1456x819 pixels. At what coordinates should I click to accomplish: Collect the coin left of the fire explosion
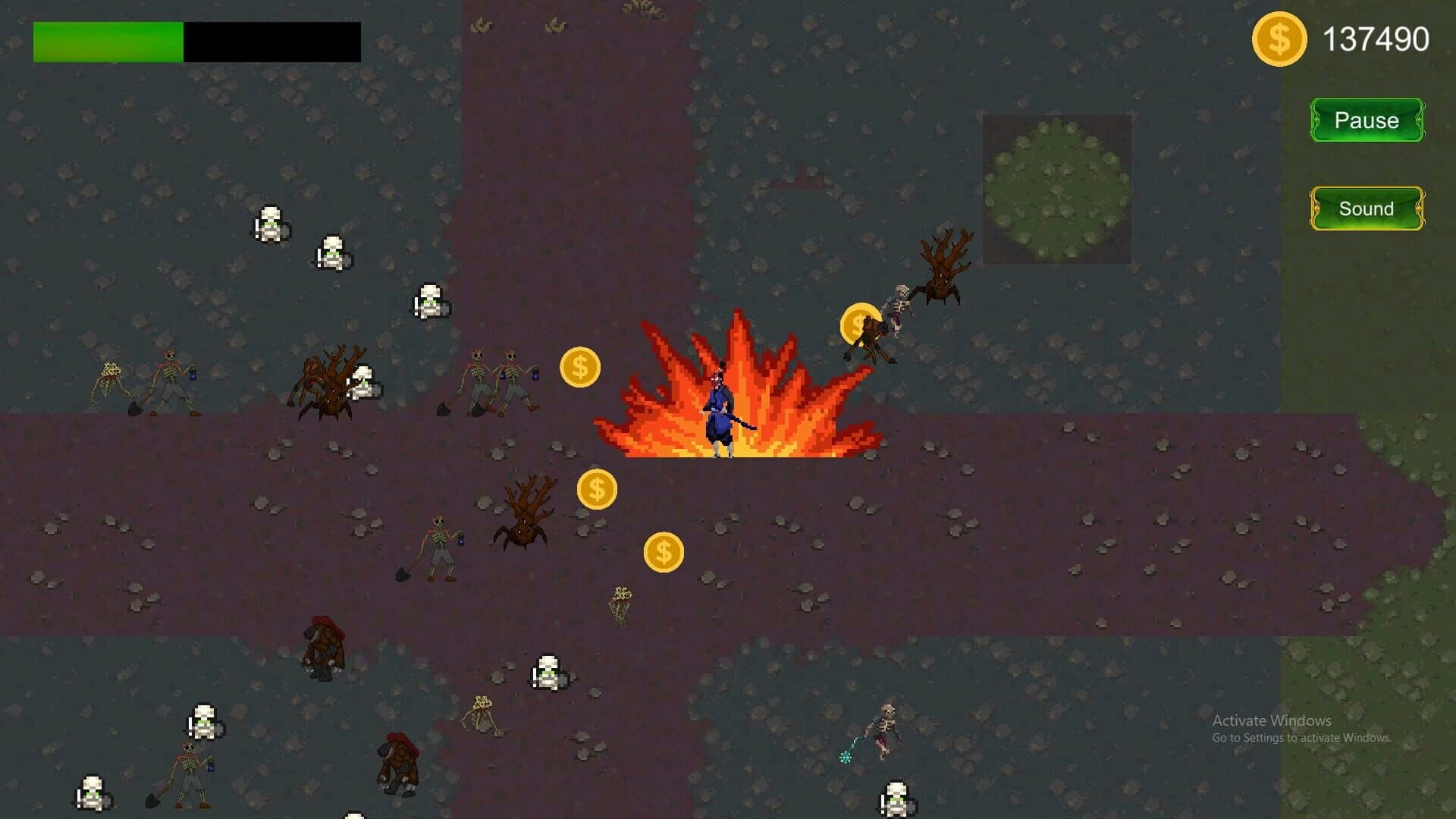pyautogui.click(x=579, y=368)
